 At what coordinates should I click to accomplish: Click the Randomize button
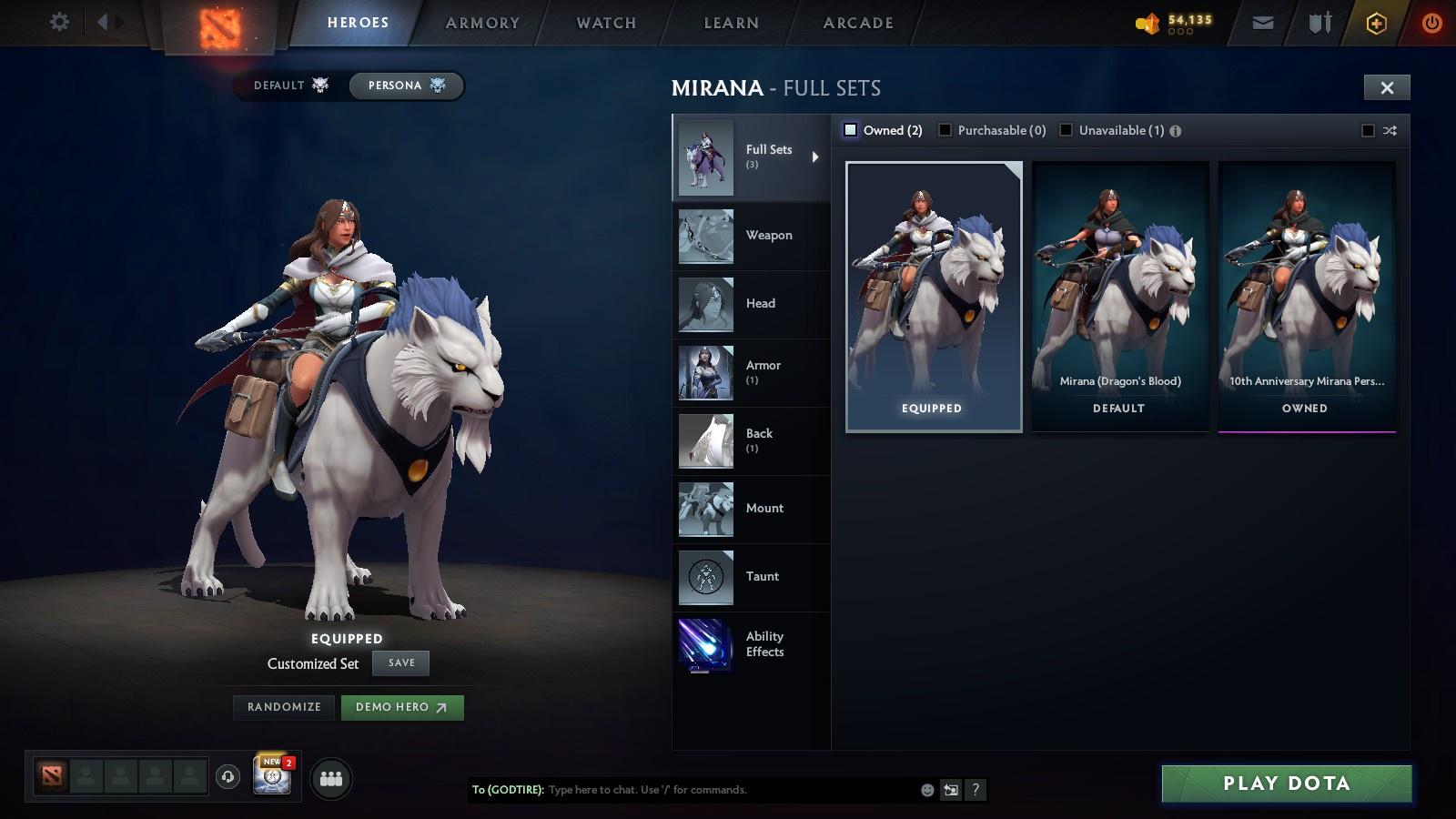(283, 707)
